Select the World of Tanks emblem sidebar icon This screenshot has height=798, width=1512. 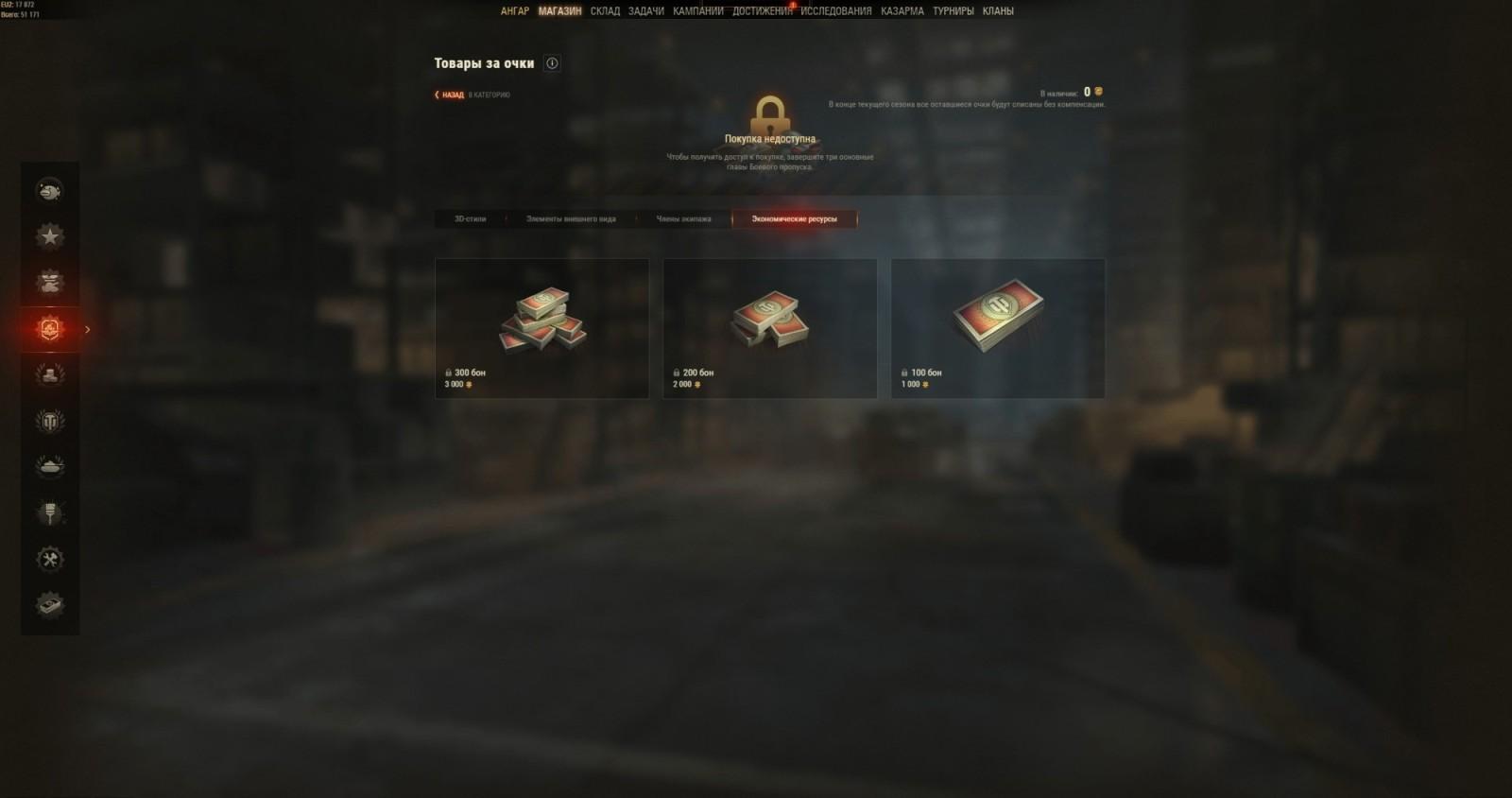coord(49,419)
